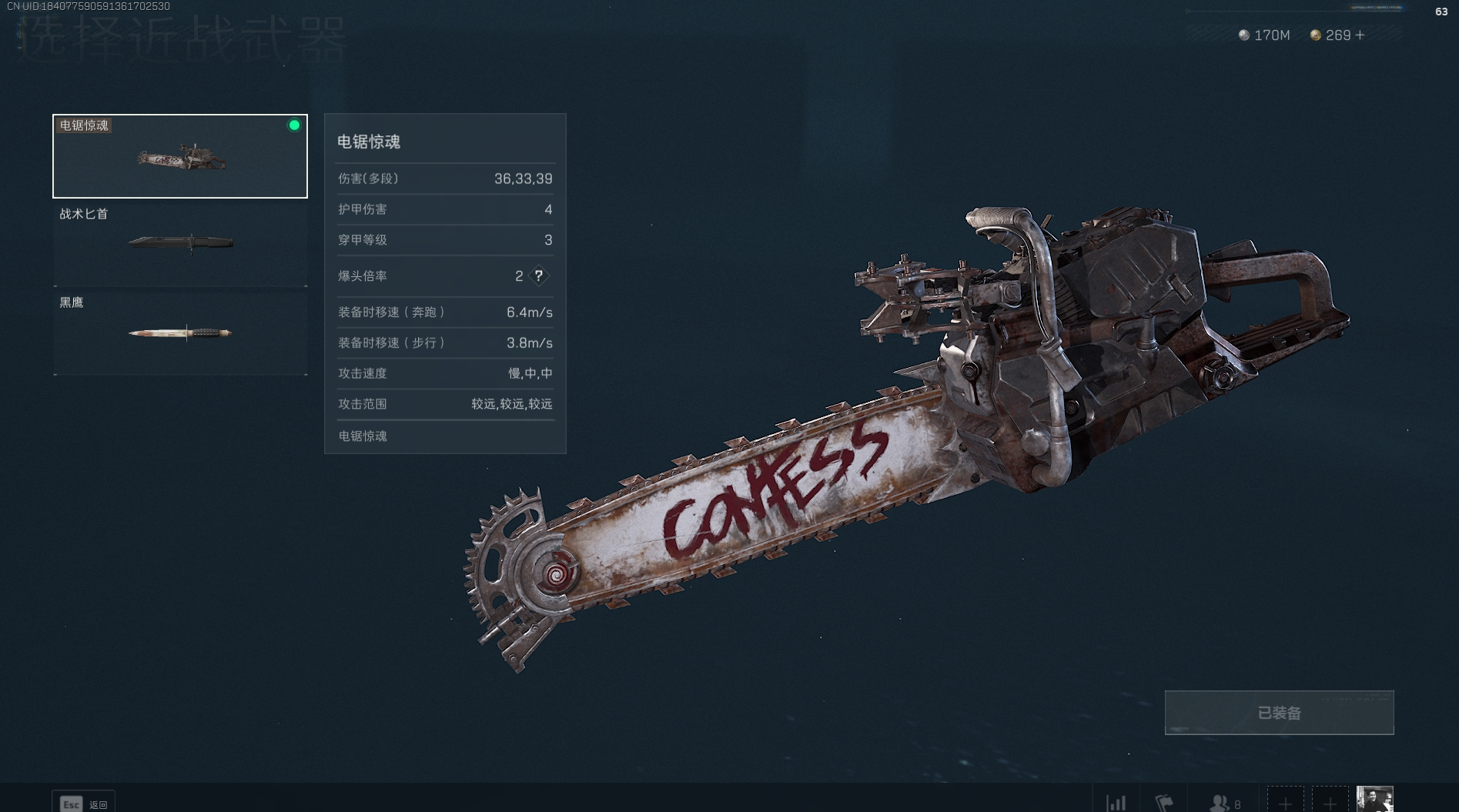Open the player avatar portrait

click(x=1374, y=800)
